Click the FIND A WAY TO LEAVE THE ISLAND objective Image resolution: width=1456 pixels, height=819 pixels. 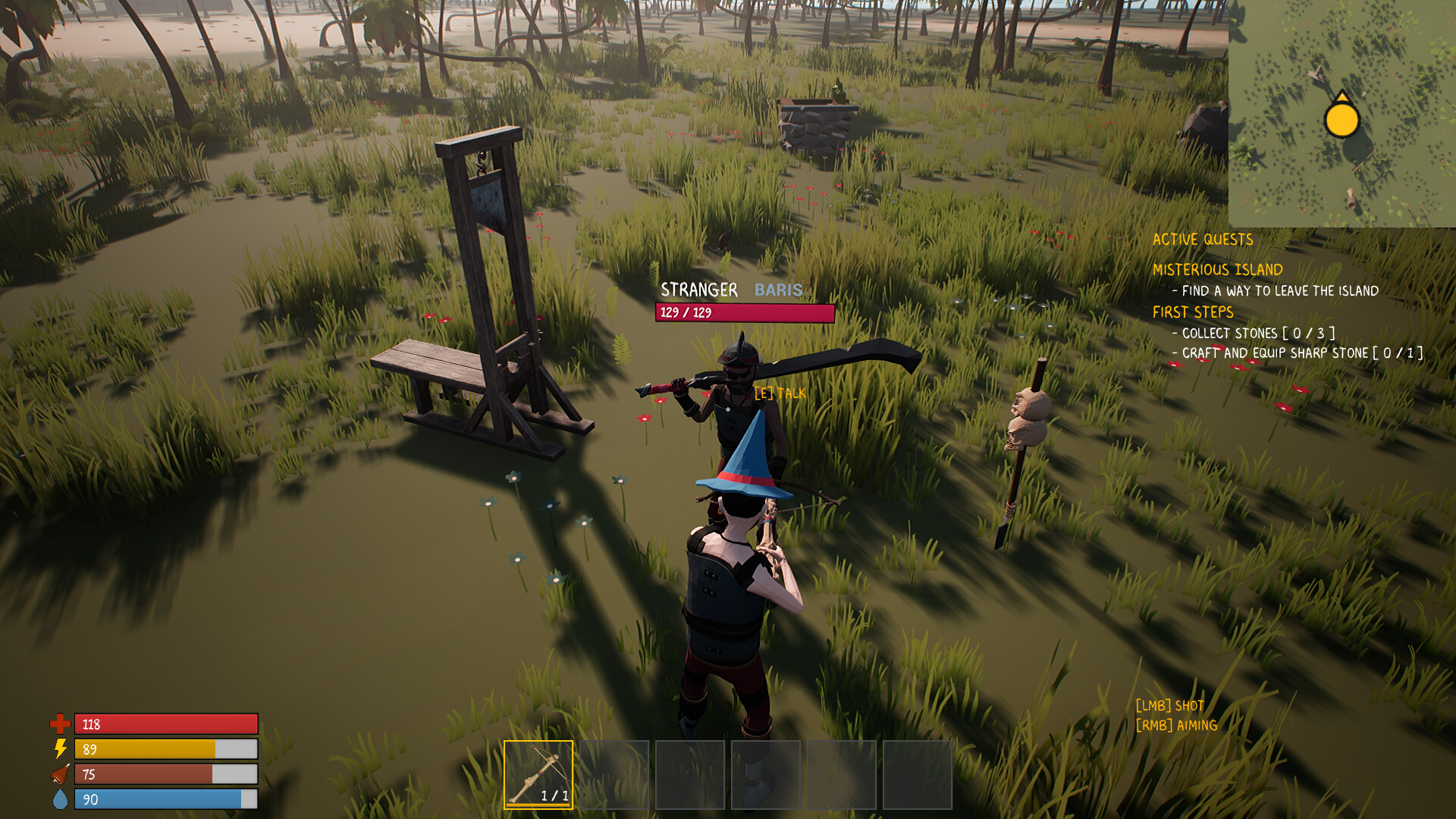click(x=1277, y=290)
